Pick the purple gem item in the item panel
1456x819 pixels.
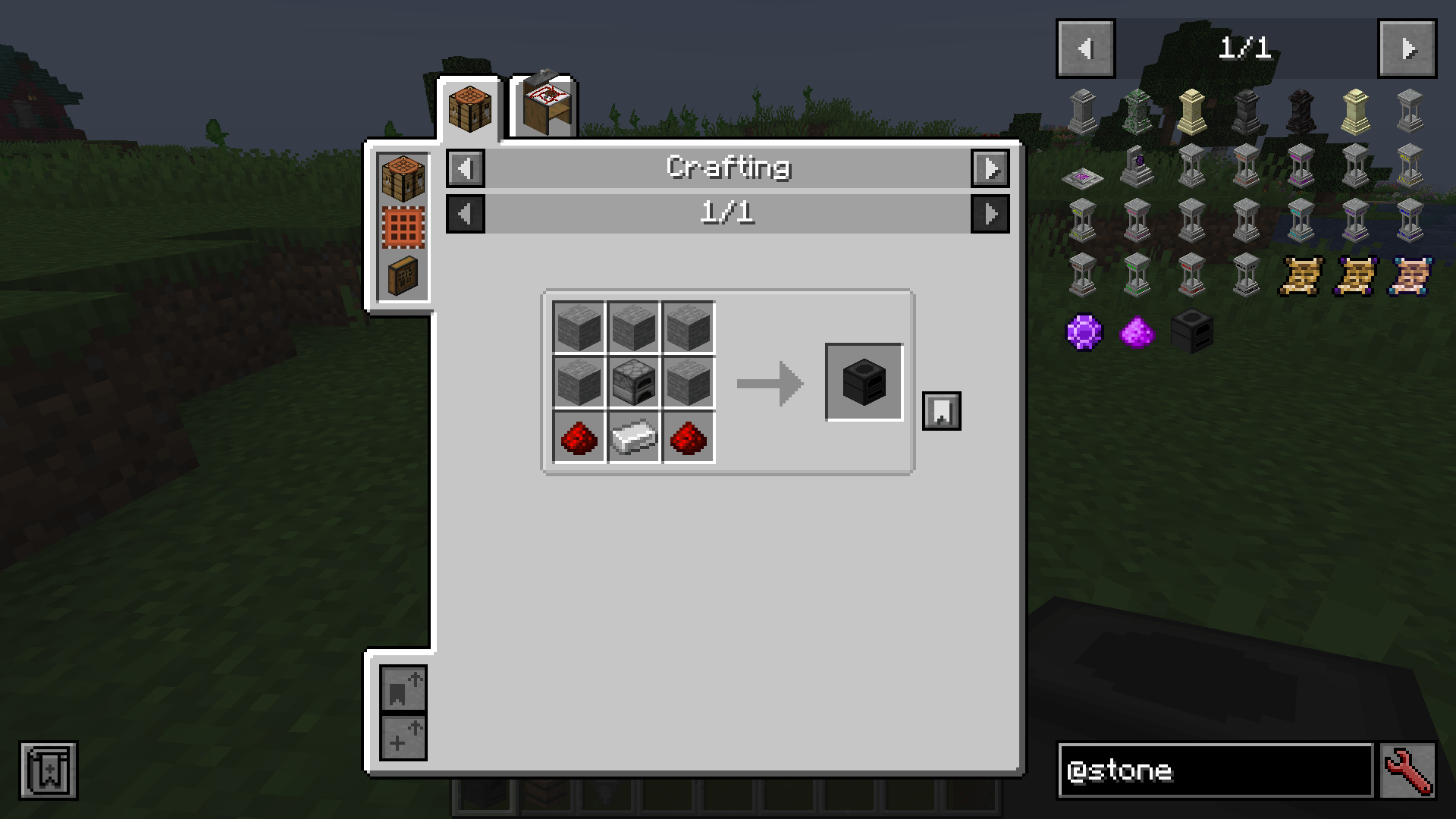1084,334
